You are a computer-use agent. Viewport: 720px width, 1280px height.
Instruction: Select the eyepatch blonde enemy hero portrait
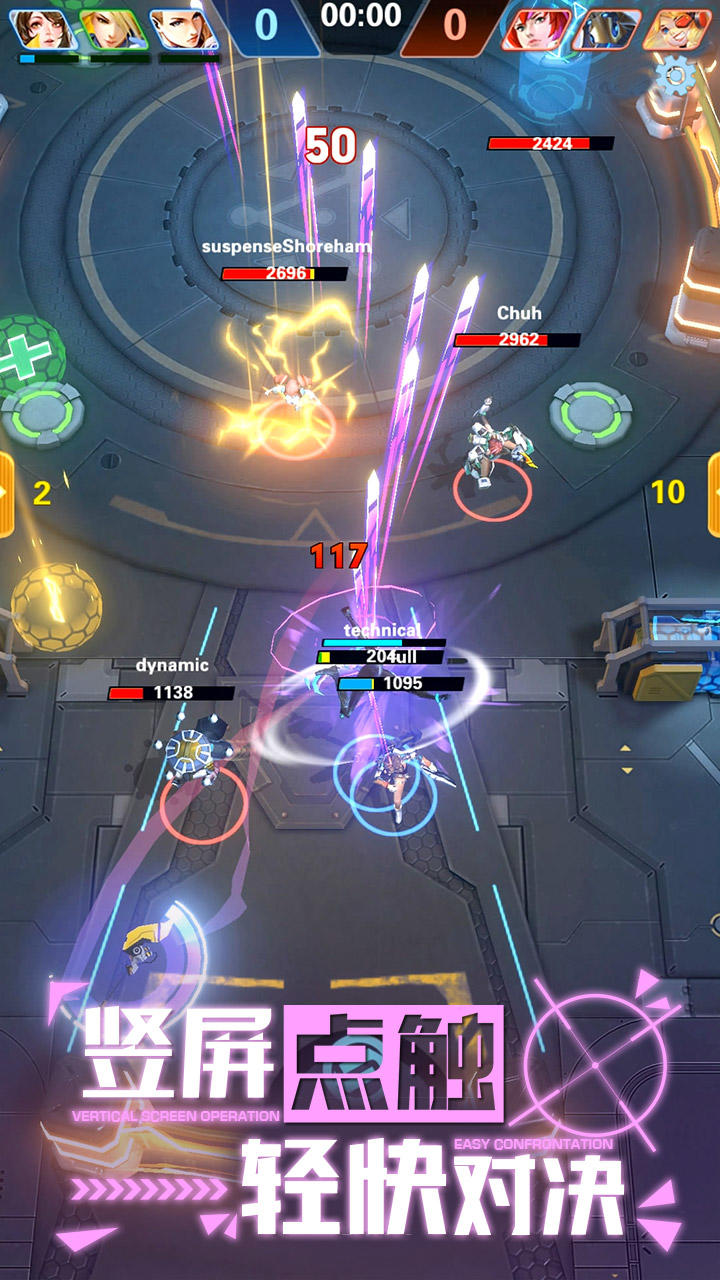click(675, 28)
